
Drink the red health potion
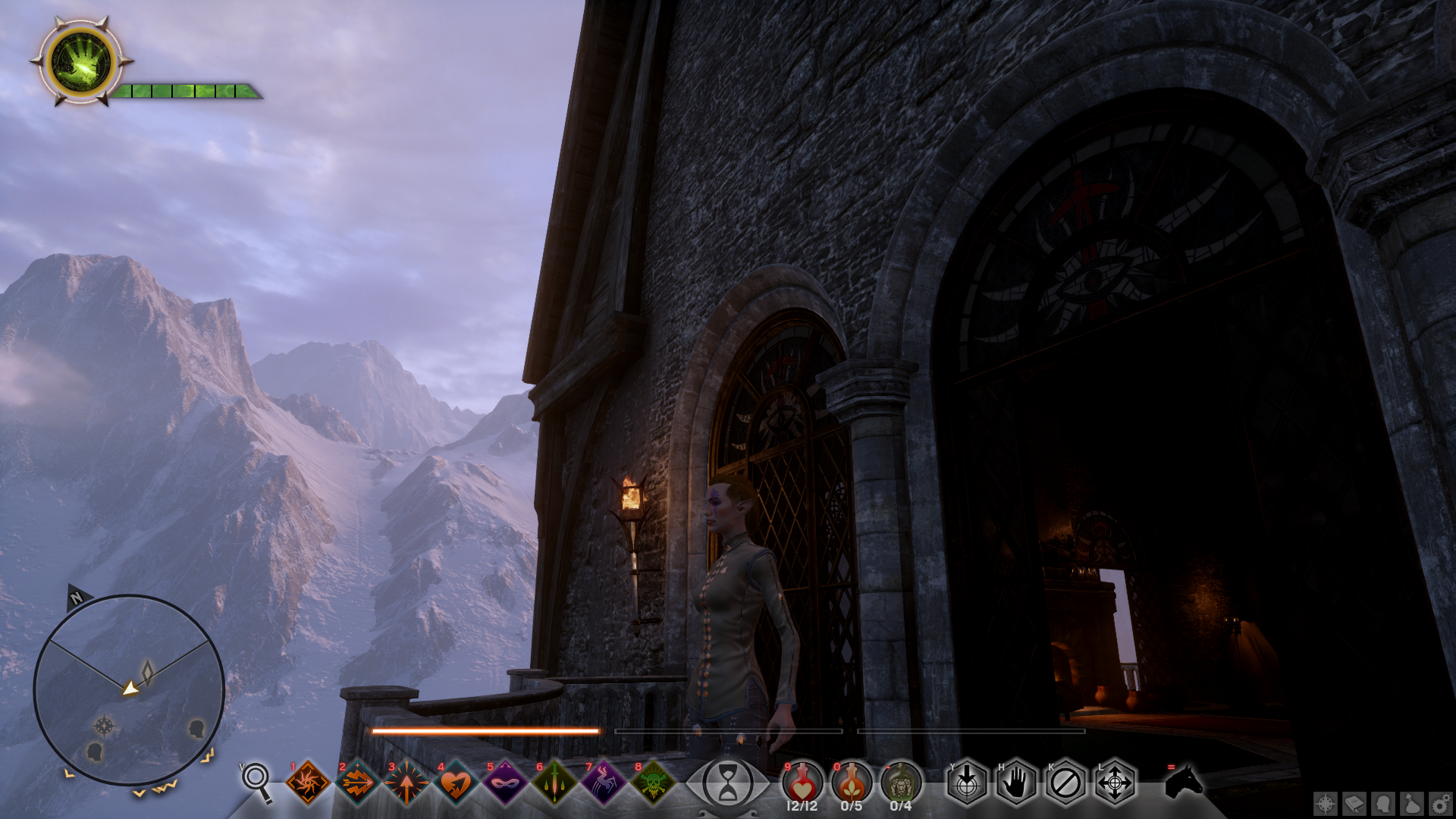tap(802, 781)
